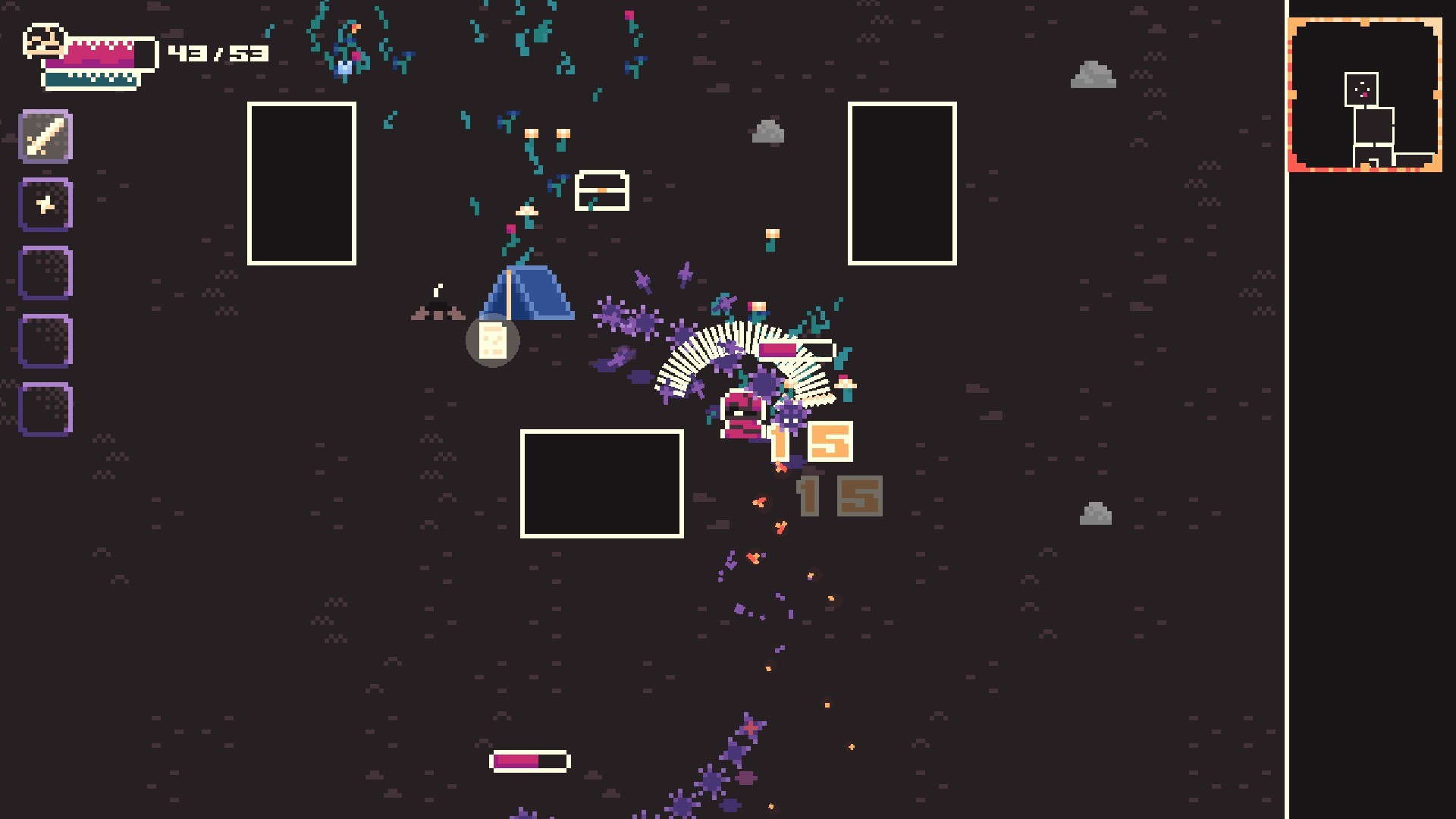Screen dimensions: 1456x819
Task: Click the glowing scroll pickup near the tent
Action: (x=492, y=341)
